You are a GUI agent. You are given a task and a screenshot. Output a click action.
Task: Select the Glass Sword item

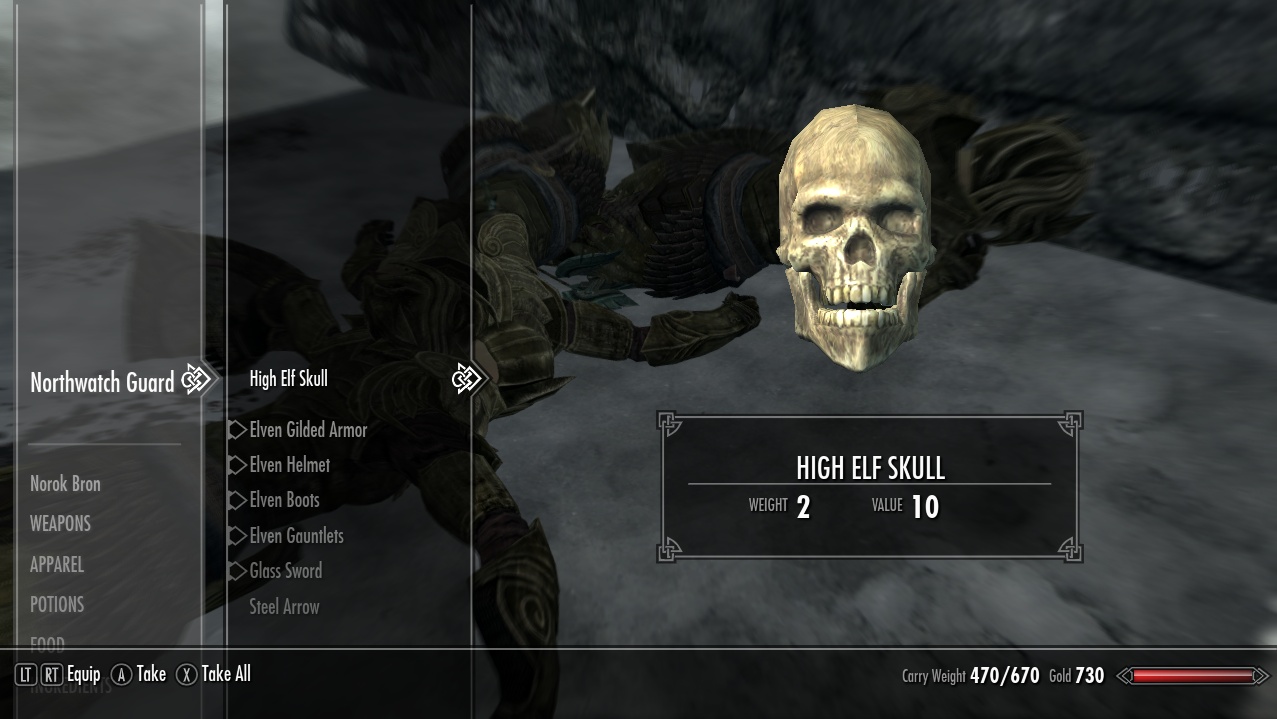click(x=285, y=571)
